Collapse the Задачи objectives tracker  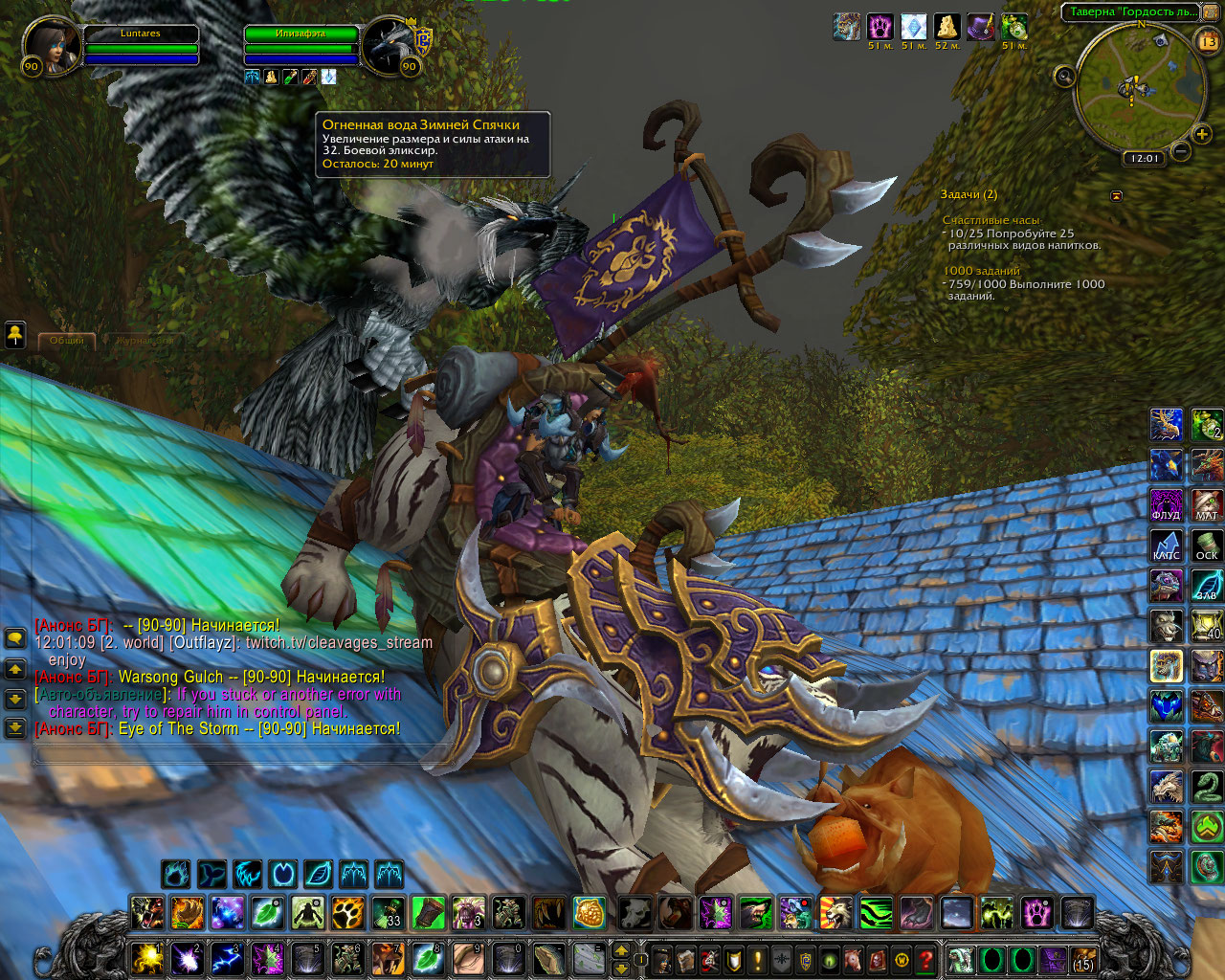[x=1116, y=195]
